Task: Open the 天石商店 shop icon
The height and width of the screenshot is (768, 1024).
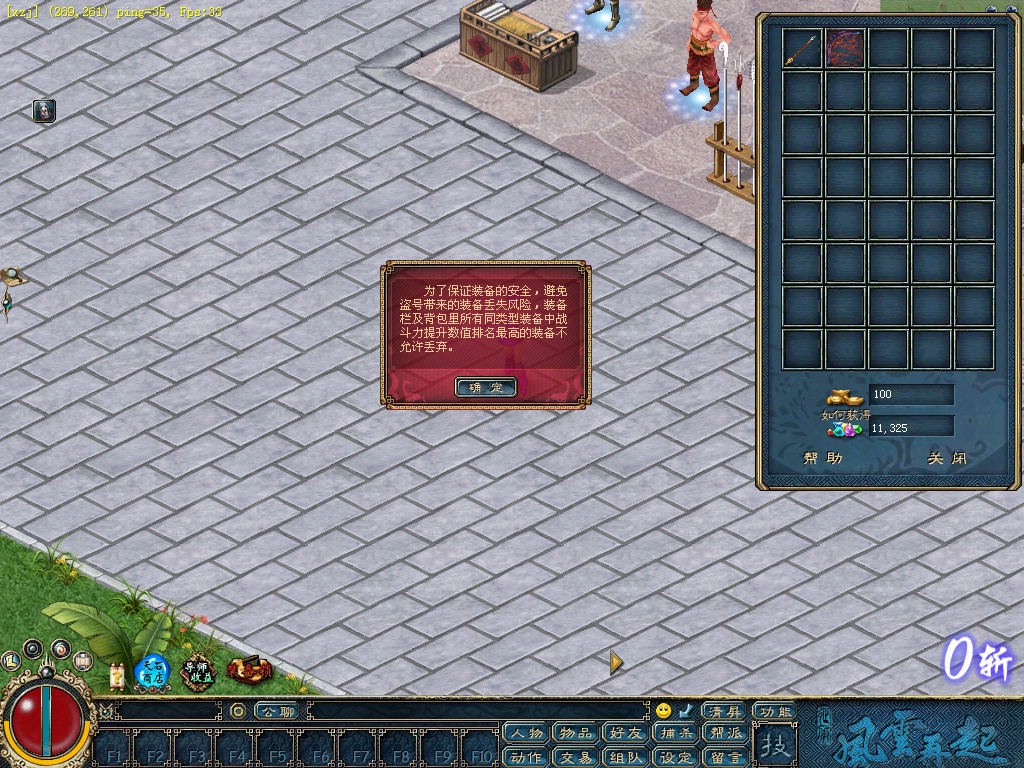Action: [152, 672]
